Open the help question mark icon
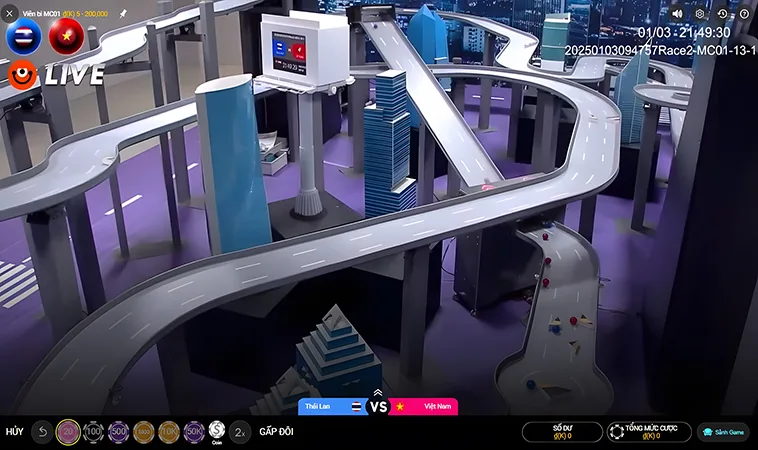The image size is (758, 450). pos(744,14)
